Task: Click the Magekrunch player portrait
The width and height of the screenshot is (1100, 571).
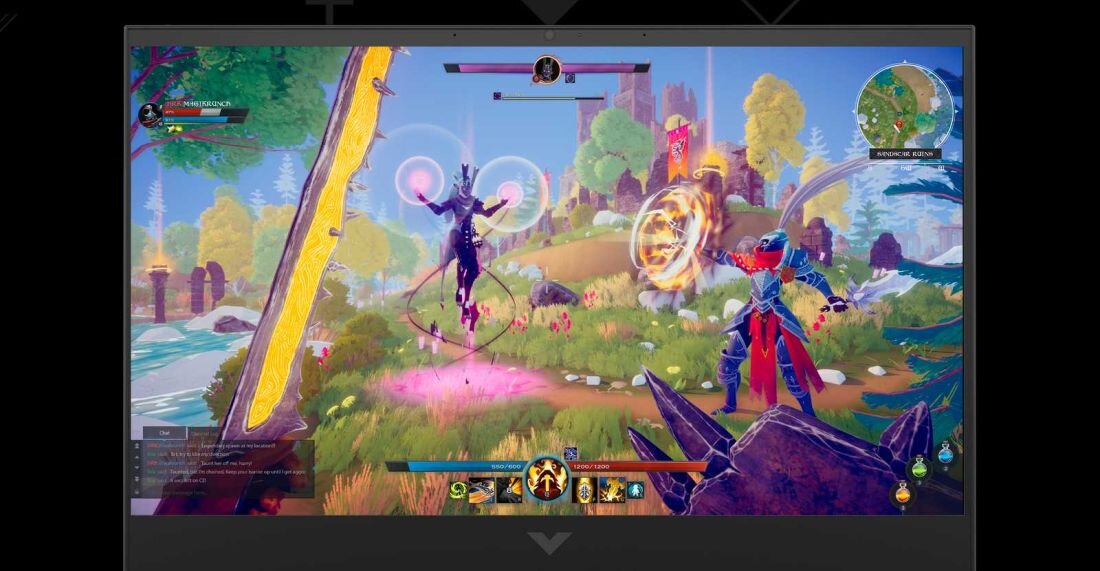Action: (151, 114)
